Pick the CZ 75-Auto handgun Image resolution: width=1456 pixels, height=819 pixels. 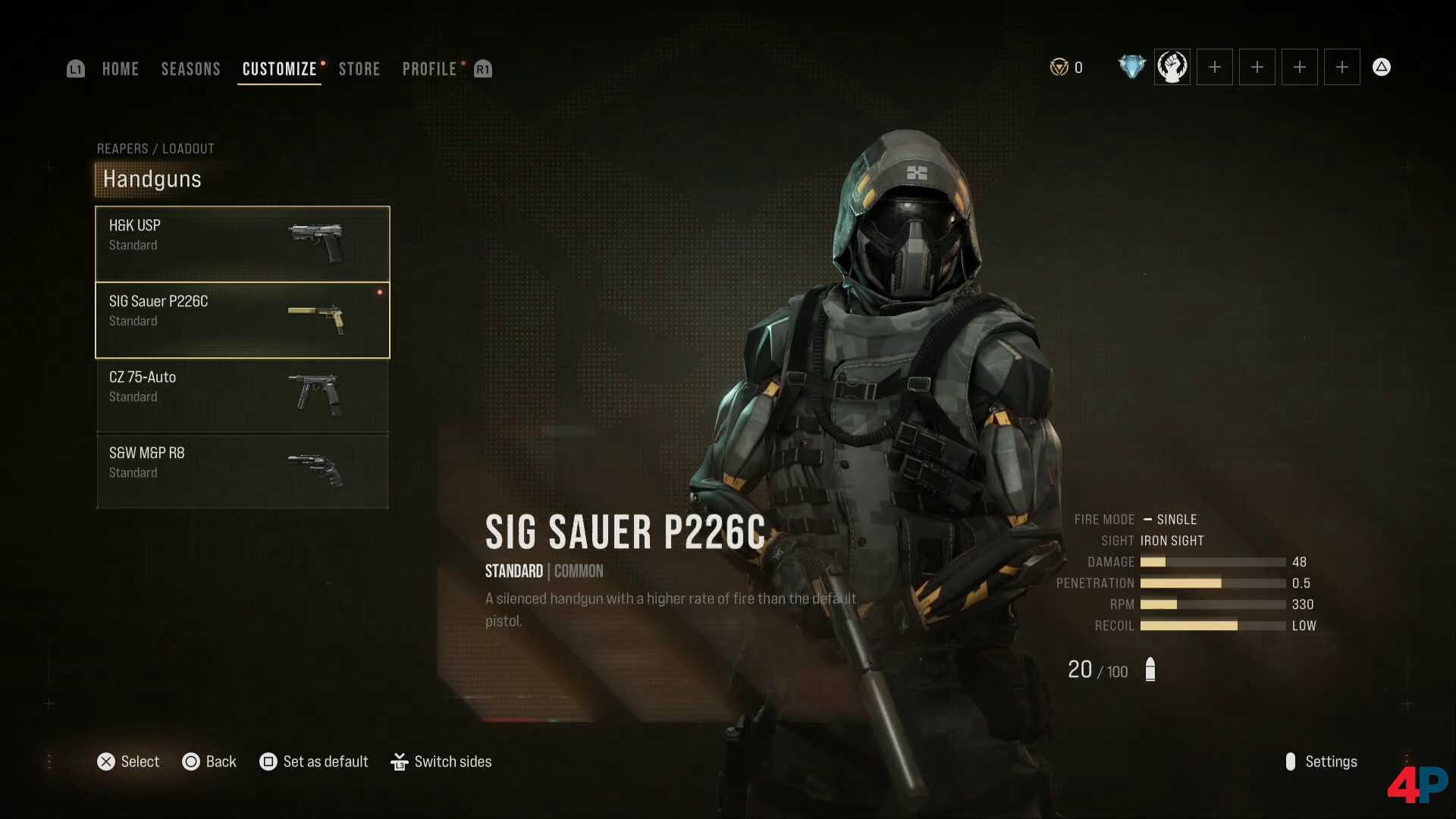click(242, 395)
